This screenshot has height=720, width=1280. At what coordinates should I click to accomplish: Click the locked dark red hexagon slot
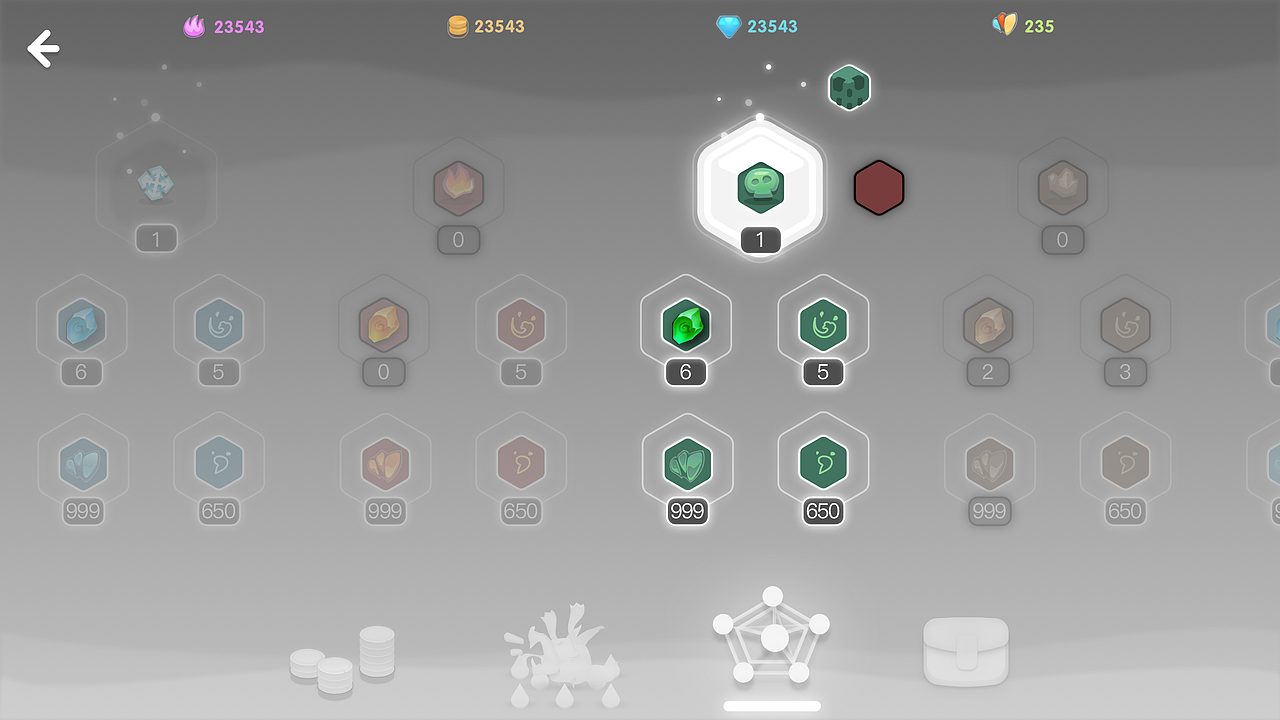879,187
